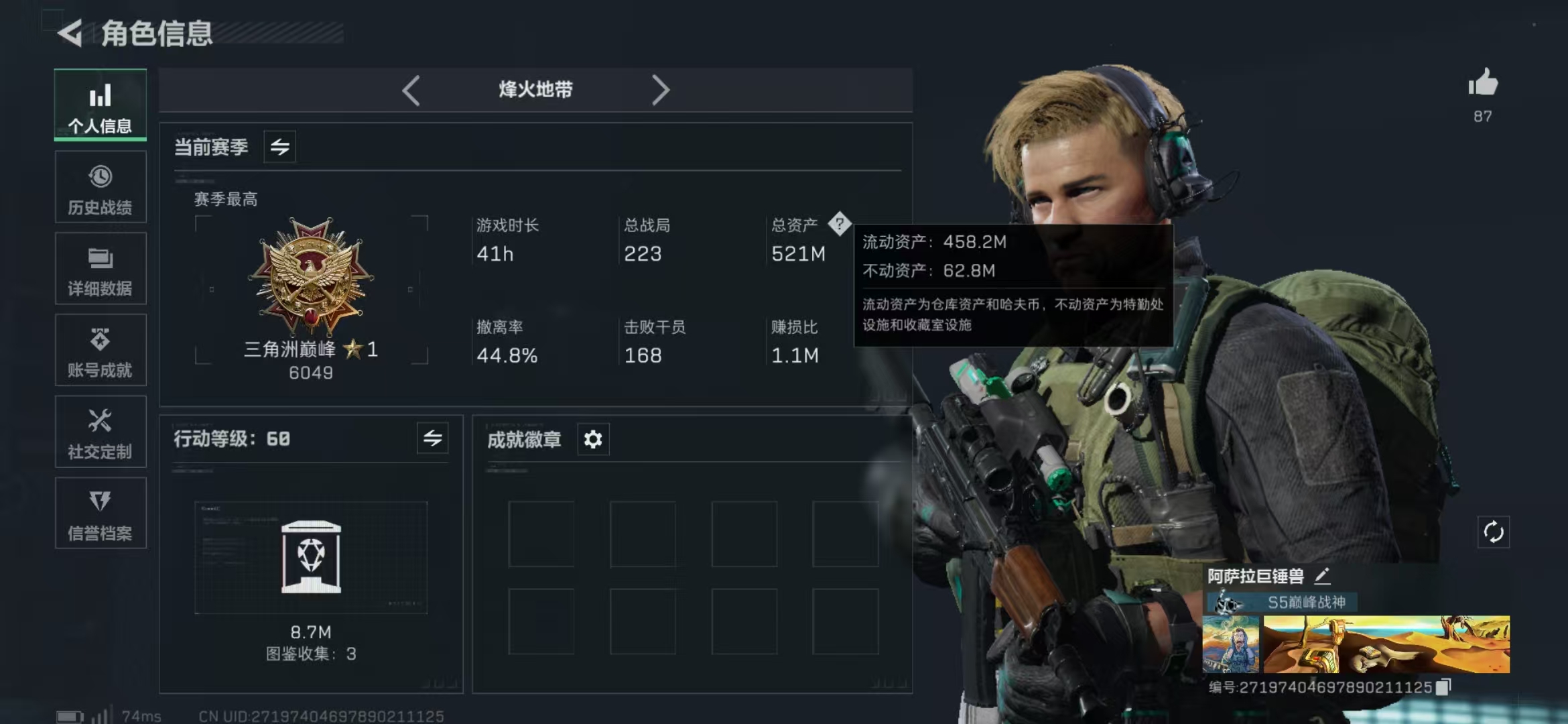Open the 详细数据 tab
The width and height of the screenshot is (1568, 724).
[101, 269]
